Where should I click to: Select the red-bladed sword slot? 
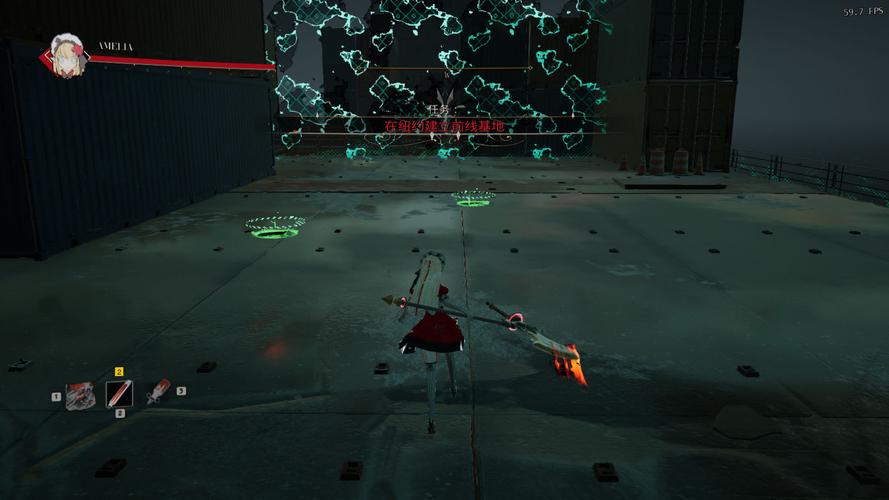point(158,392)
